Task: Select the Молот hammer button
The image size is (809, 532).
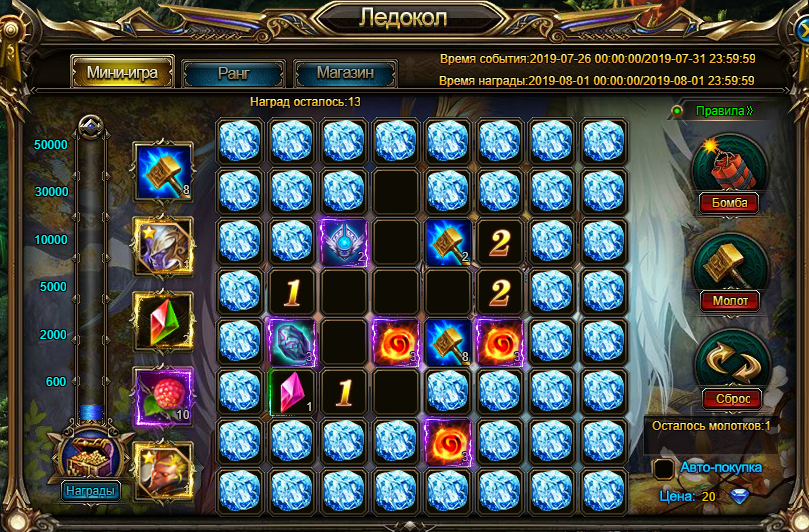Action: click(x=729, y=300)
